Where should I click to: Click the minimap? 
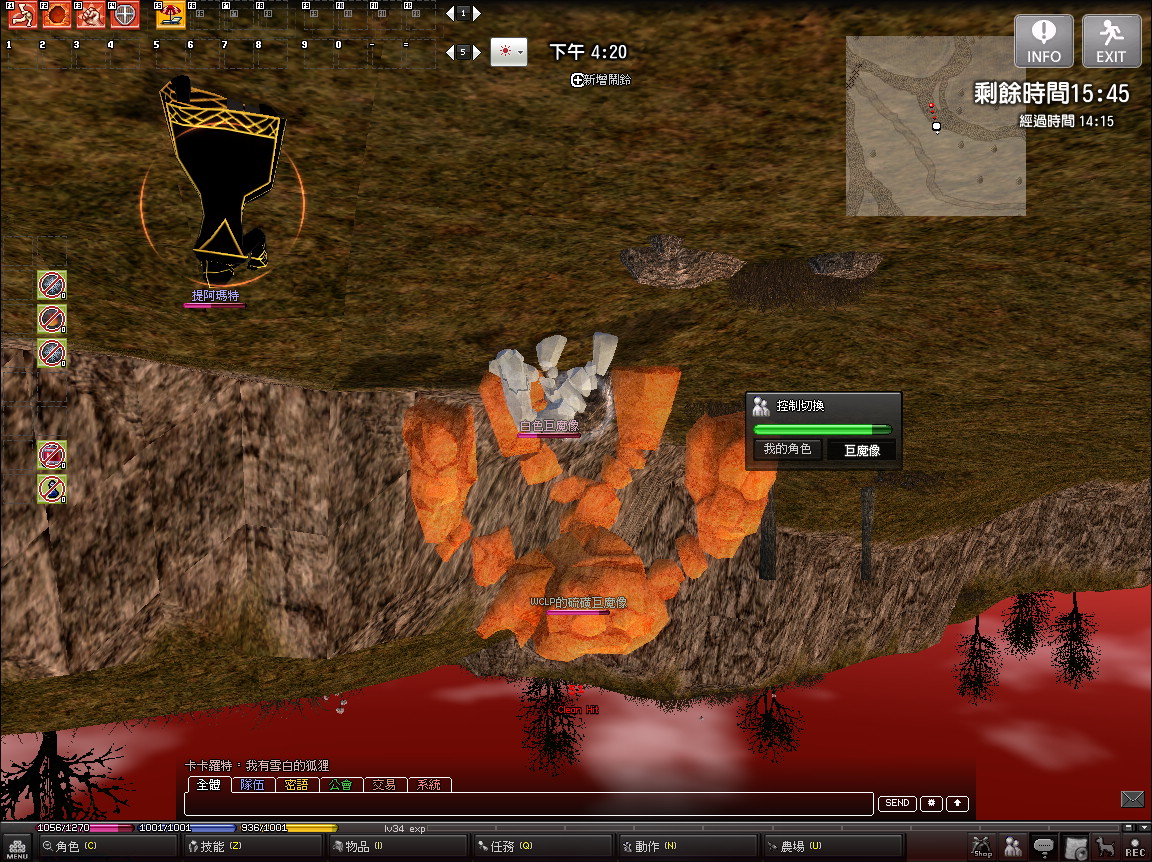point(935,126)
